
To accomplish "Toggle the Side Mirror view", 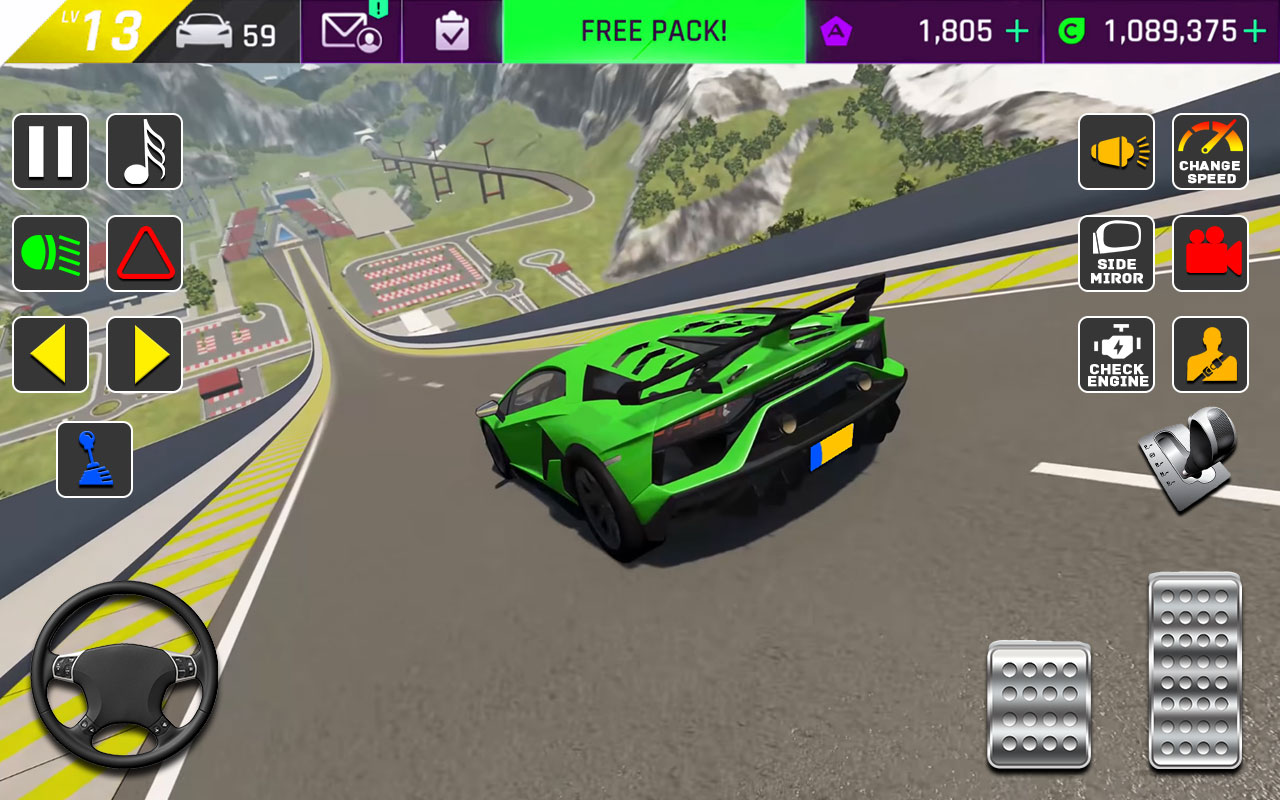I will (1116, 253).
